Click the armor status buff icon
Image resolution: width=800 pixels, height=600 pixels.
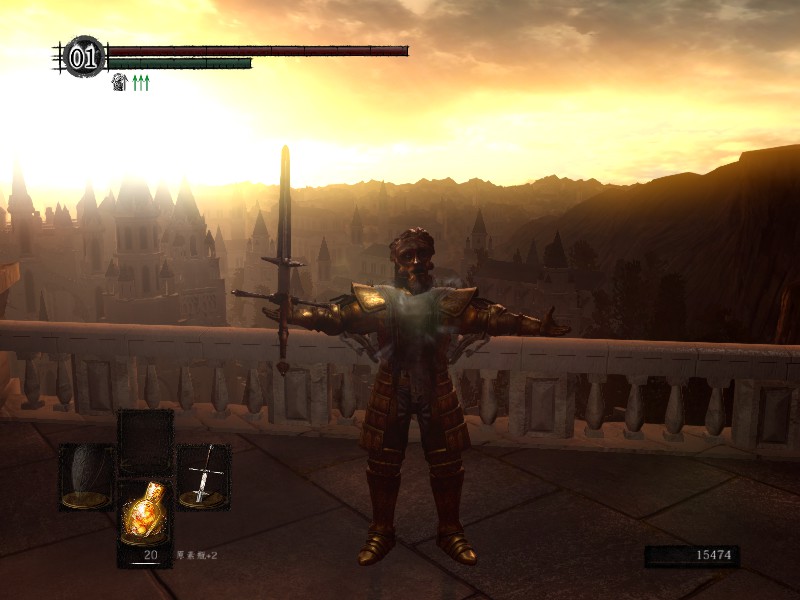point(119,83)
